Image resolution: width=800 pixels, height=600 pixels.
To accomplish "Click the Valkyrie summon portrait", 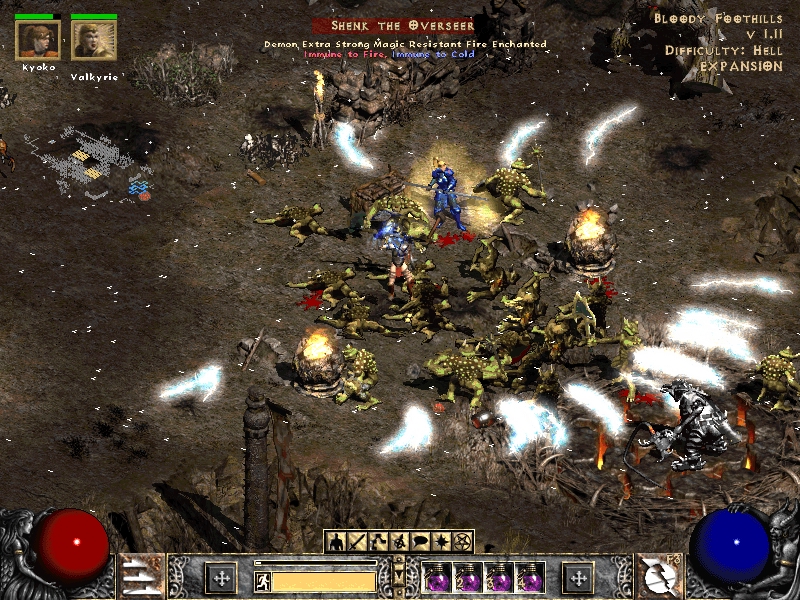I will coord(94,40).
